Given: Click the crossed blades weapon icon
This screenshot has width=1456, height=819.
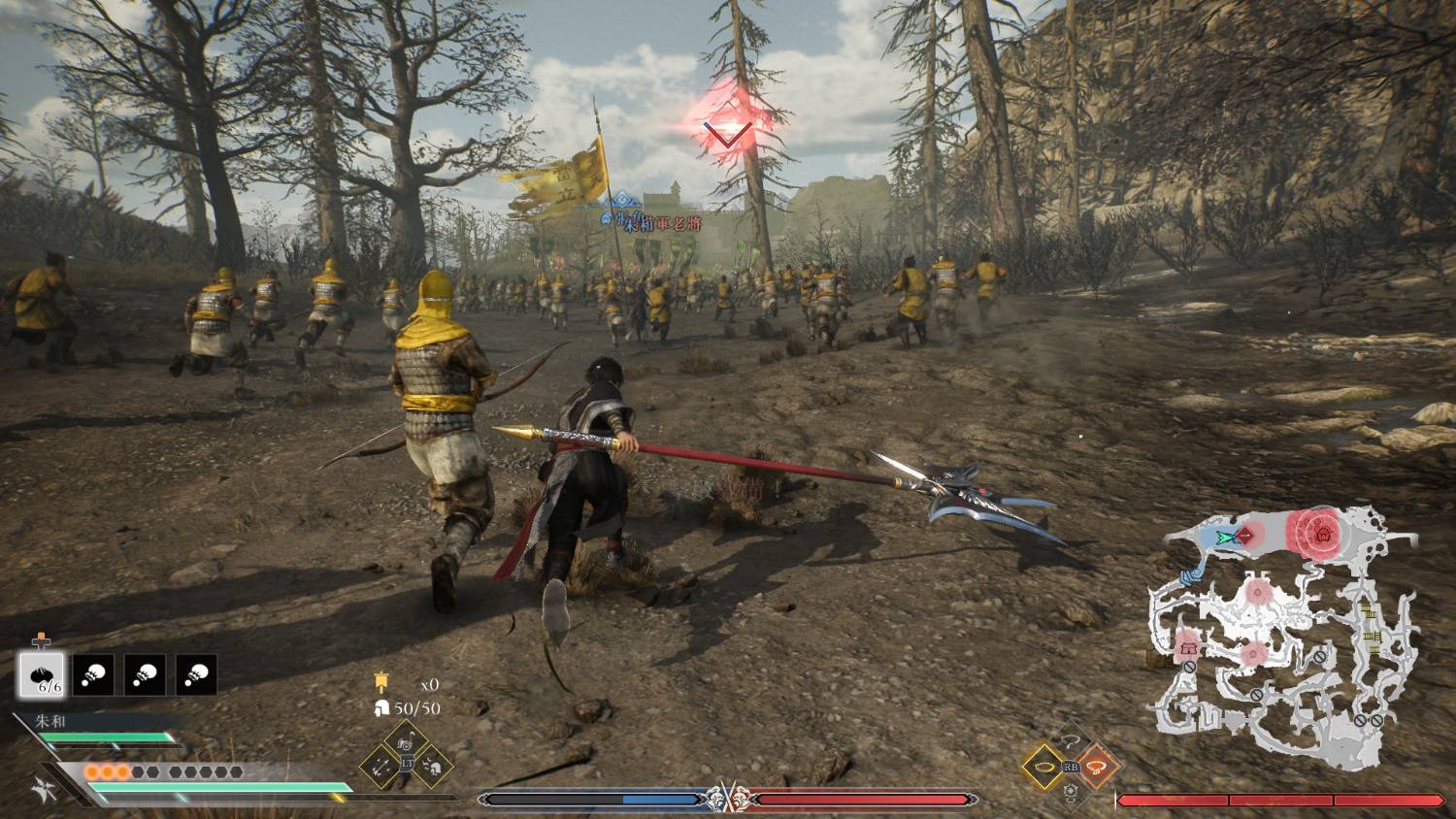Looking at the screenshot, I should pos(43,788).
